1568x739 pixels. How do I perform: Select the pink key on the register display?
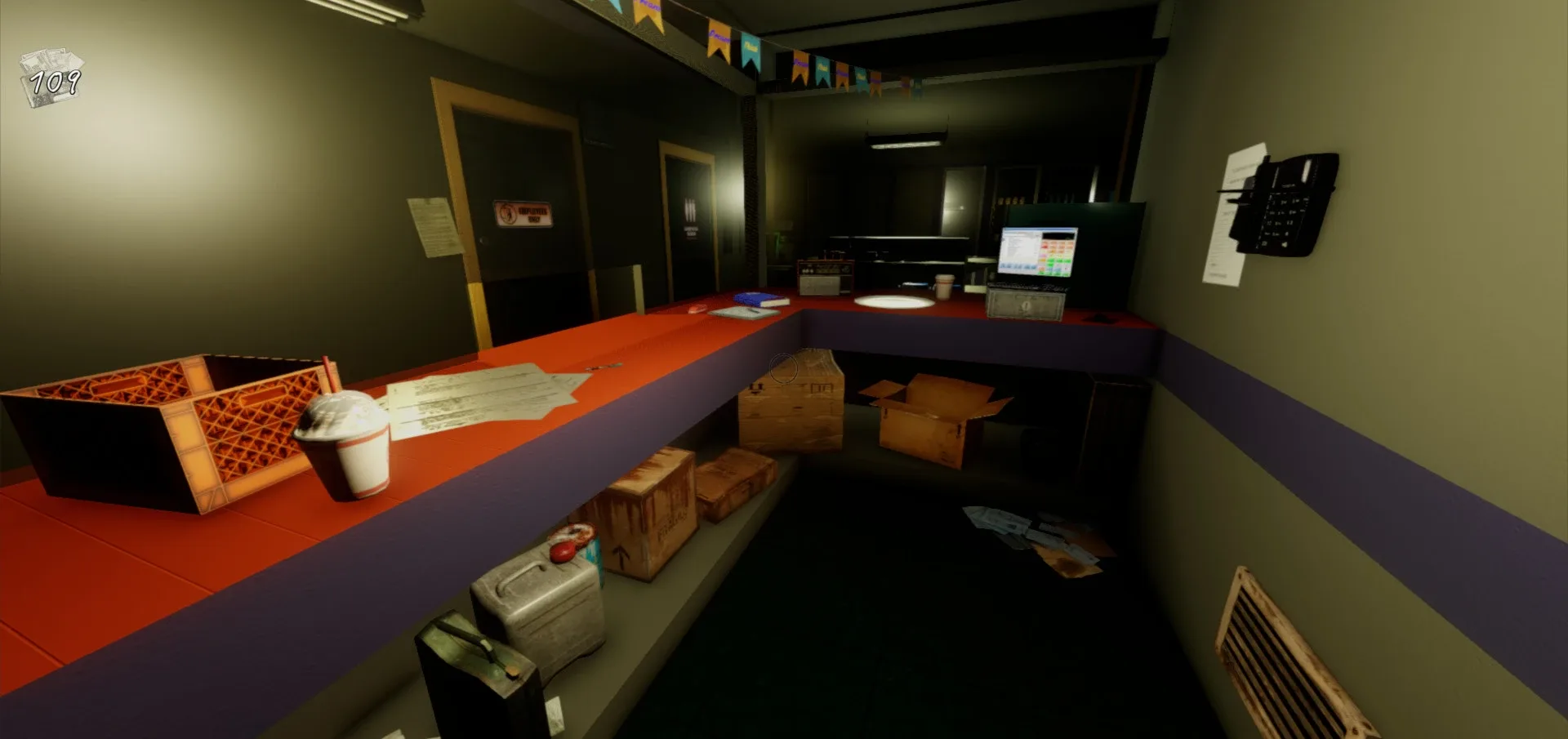coord(1043,256)
